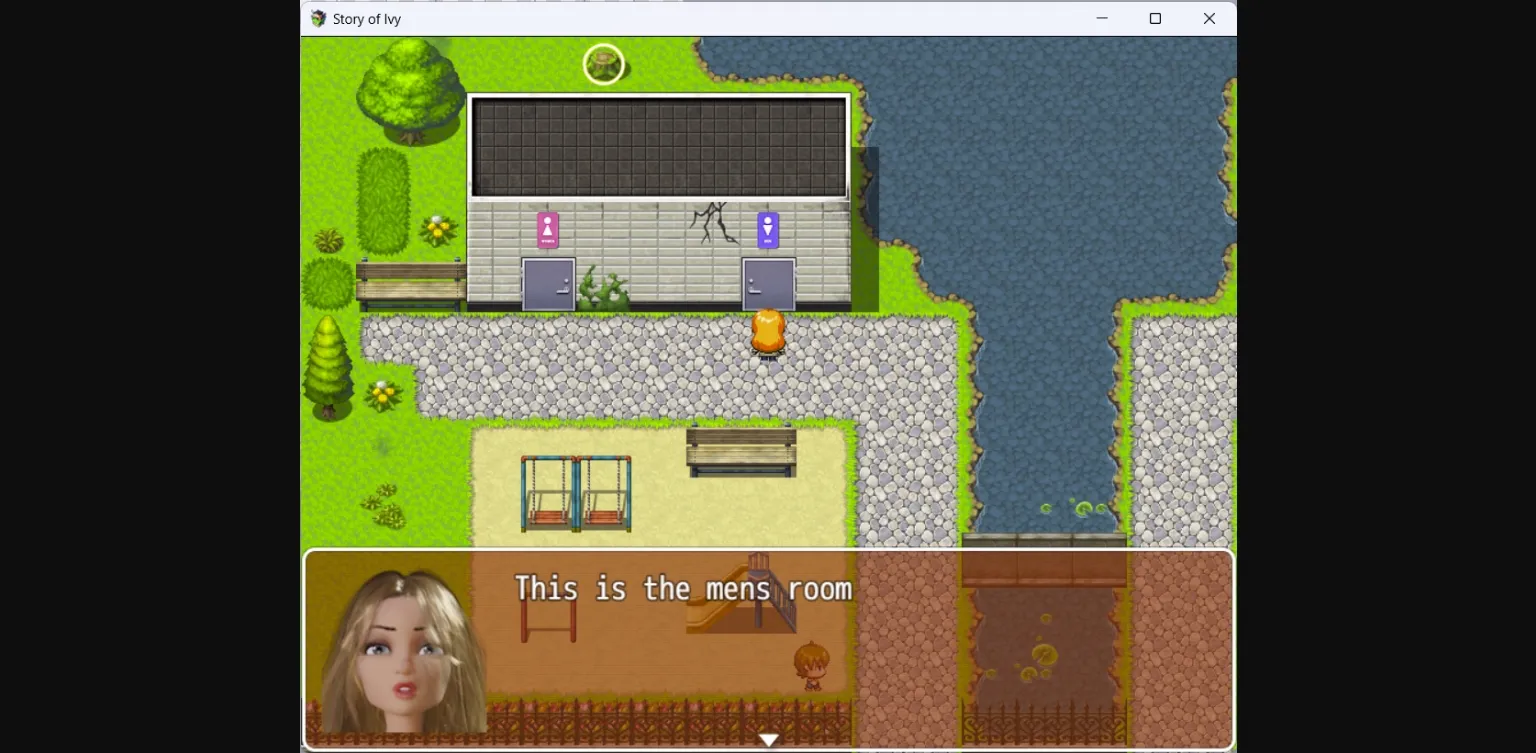Open the men's restroom door
This screenshot has width=1536, height=753.
click(766, 285)
